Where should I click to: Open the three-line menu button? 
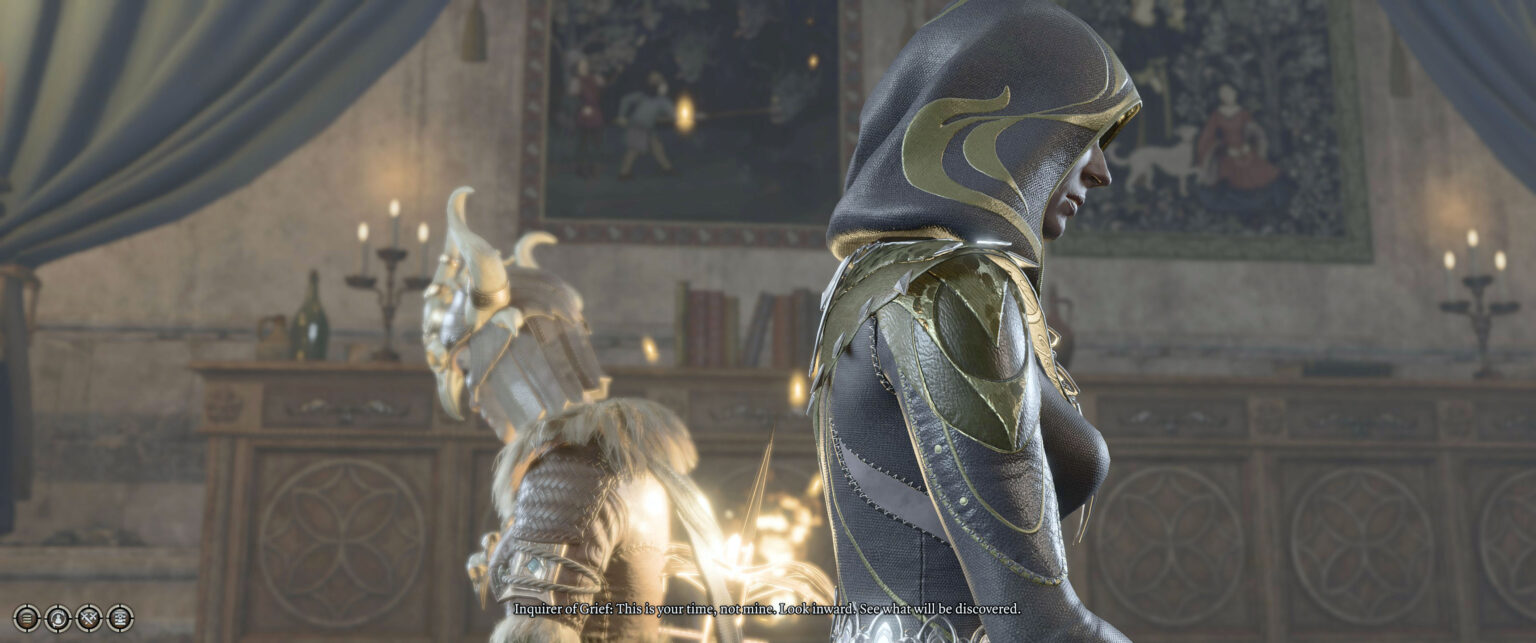coord(27,618)
